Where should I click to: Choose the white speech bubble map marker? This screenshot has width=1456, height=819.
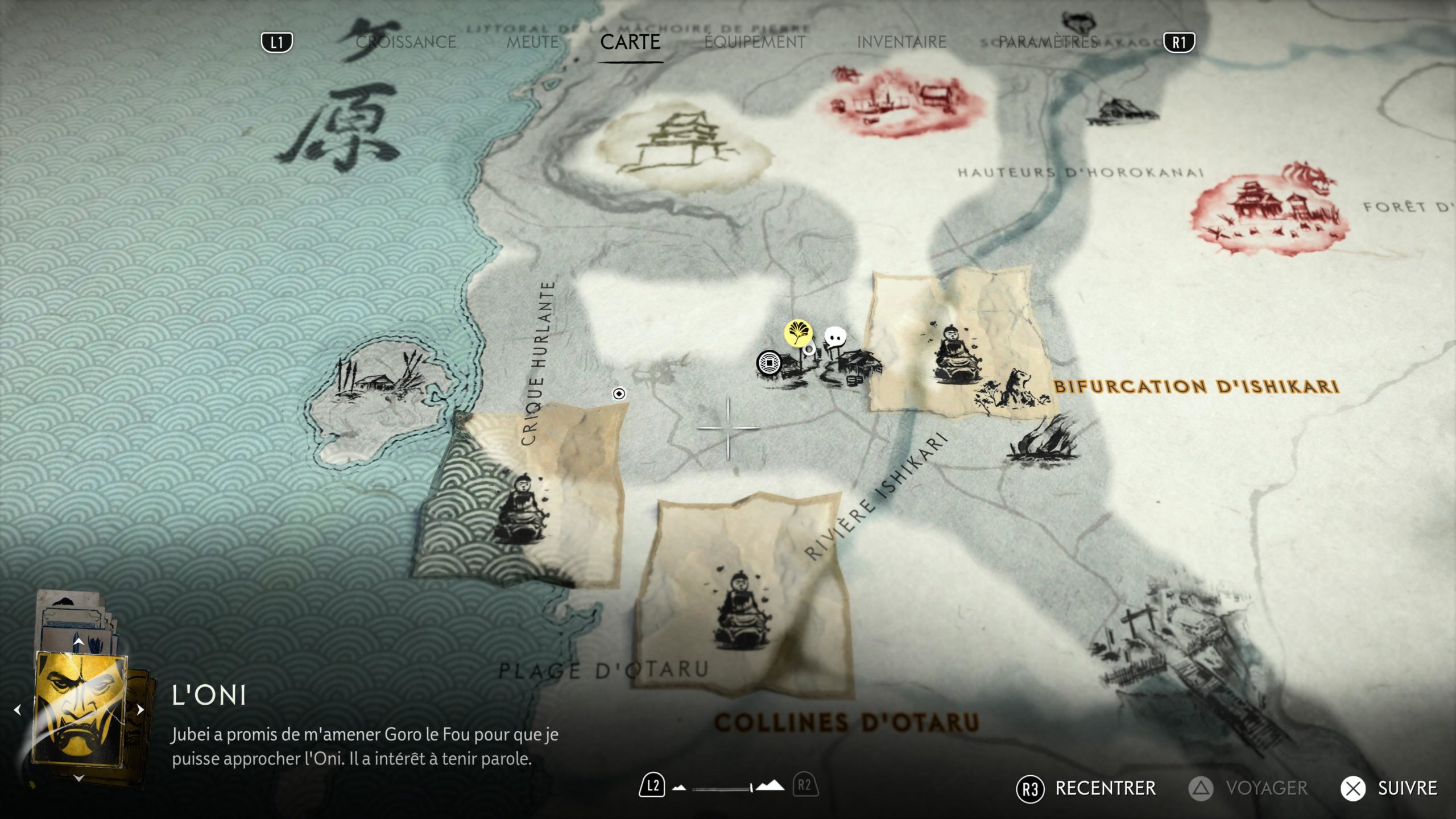[x=835, y=338]
